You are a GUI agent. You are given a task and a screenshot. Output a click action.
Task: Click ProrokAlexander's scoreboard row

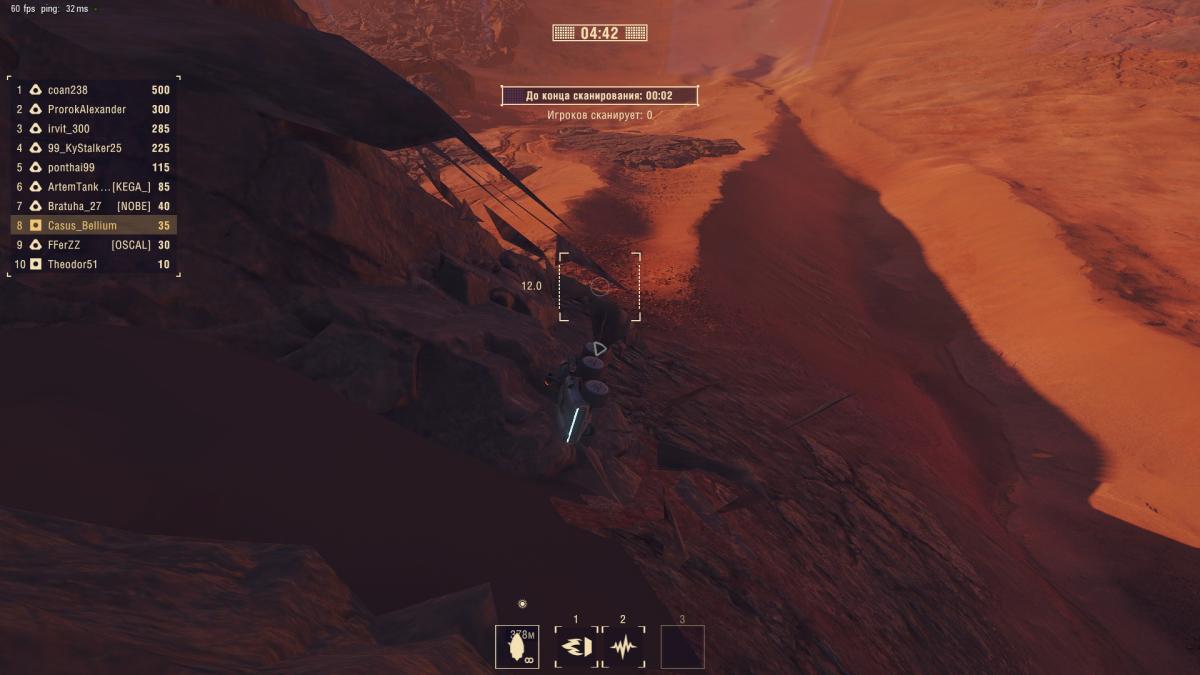point(93,109)
